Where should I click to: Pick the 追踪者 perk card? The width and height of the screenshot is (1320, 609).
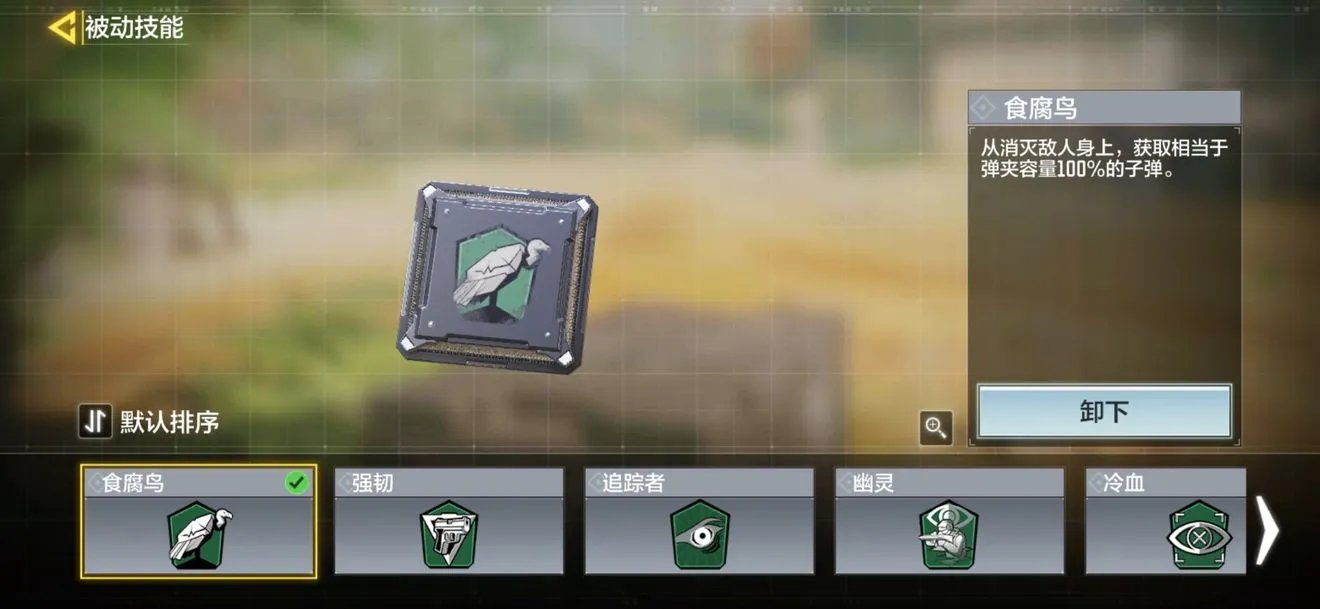coord(699,522)
